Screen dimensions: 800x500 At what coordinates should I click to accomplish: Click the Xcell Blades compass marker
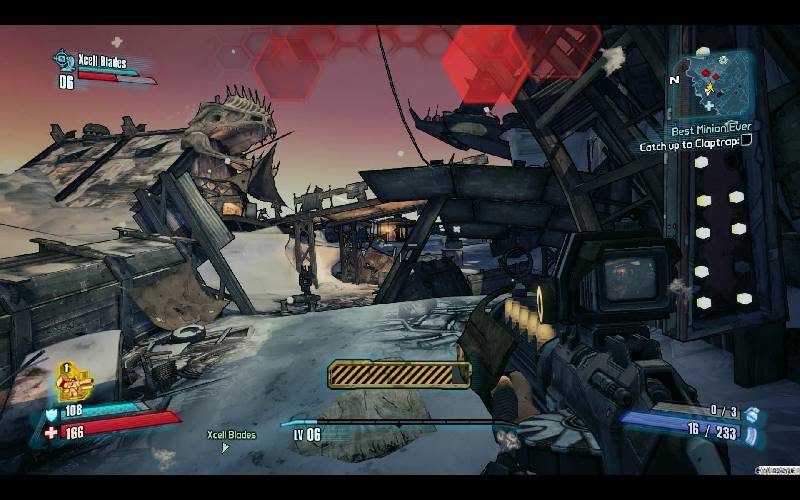click(x=226, y=447)
